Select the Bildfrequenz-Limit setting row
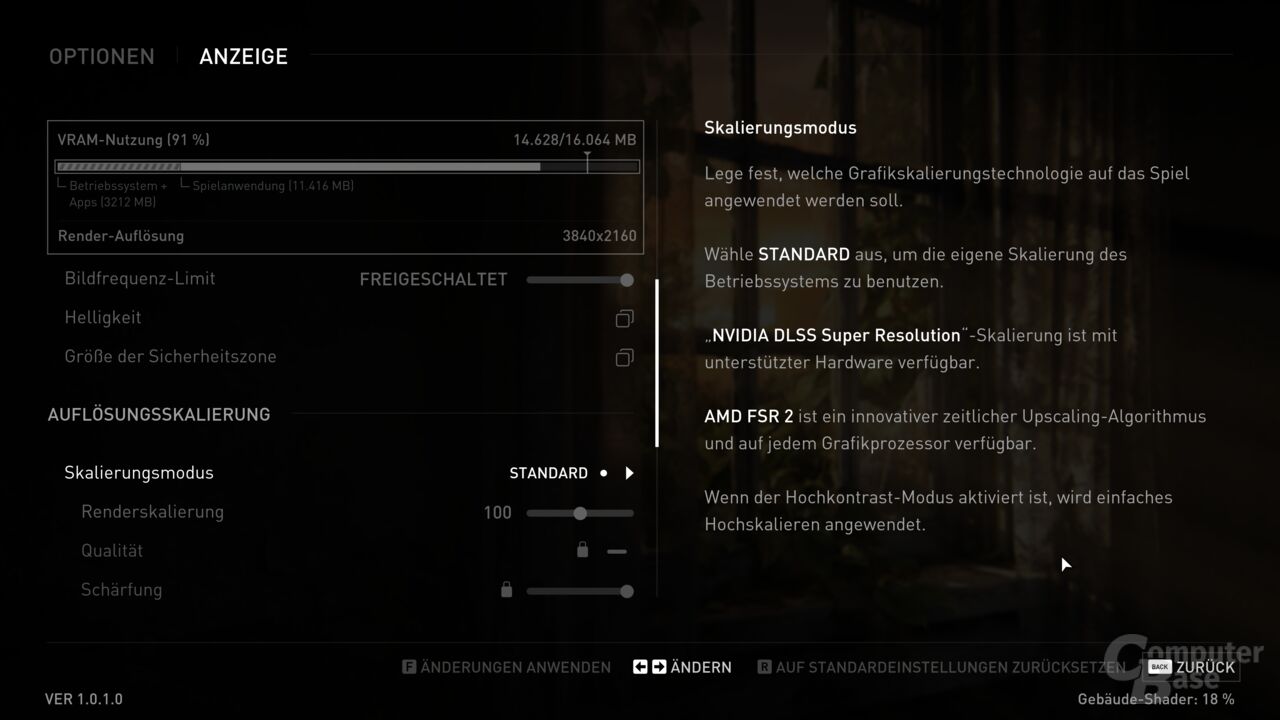This screenshot has width=1280, height=720. click(x=140, y=279)
